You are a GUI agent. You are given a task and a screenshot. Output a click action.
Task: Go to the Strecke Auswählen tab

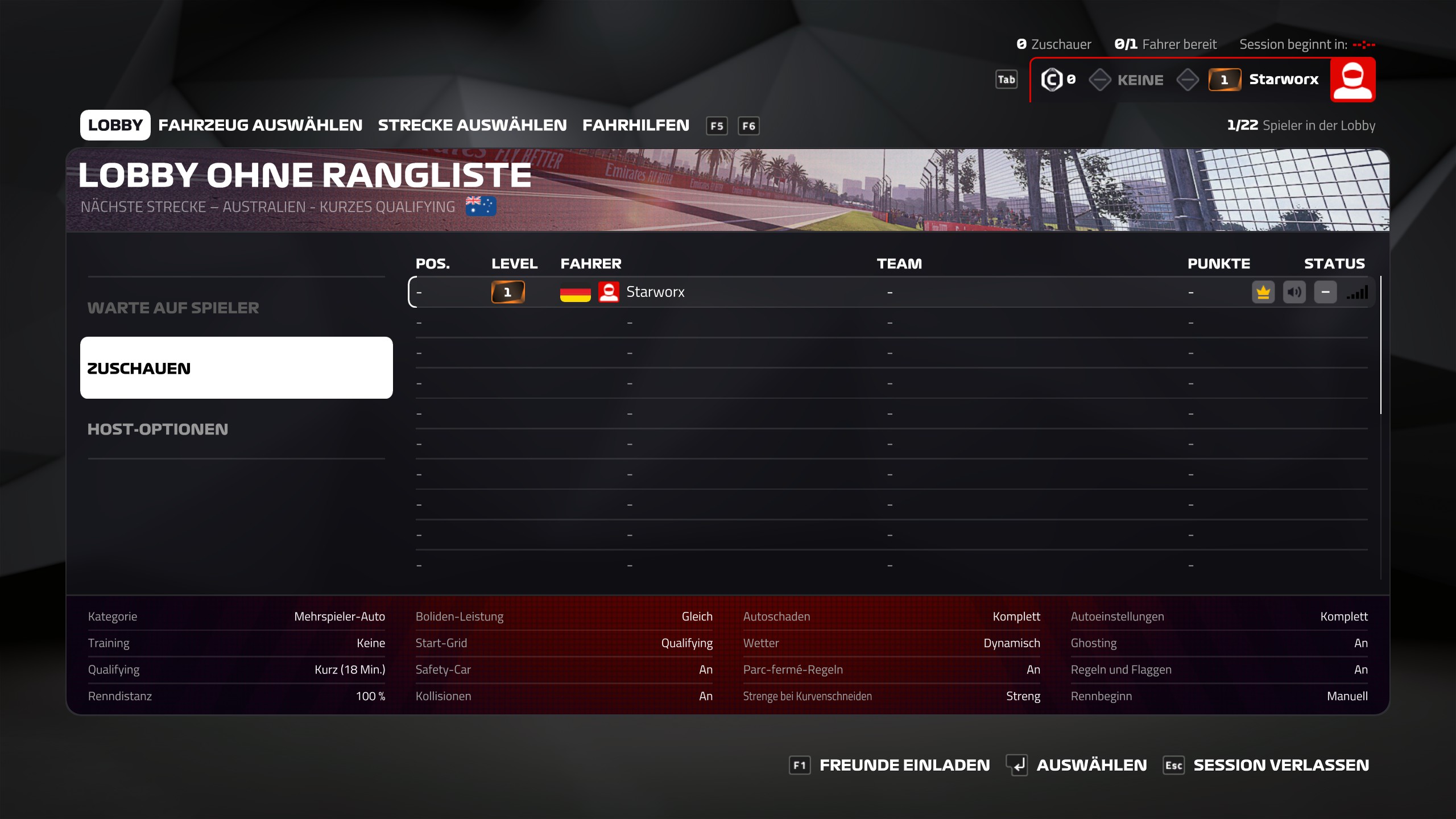(x=472, y=125)
